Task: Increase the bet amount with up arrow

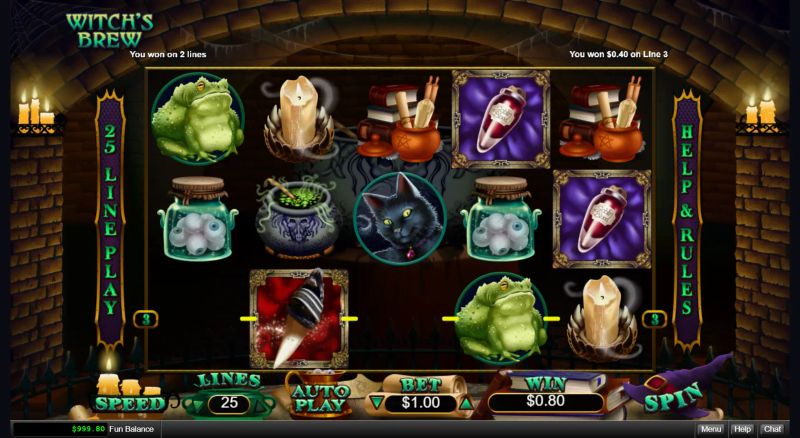Action: tap(464, 403)
